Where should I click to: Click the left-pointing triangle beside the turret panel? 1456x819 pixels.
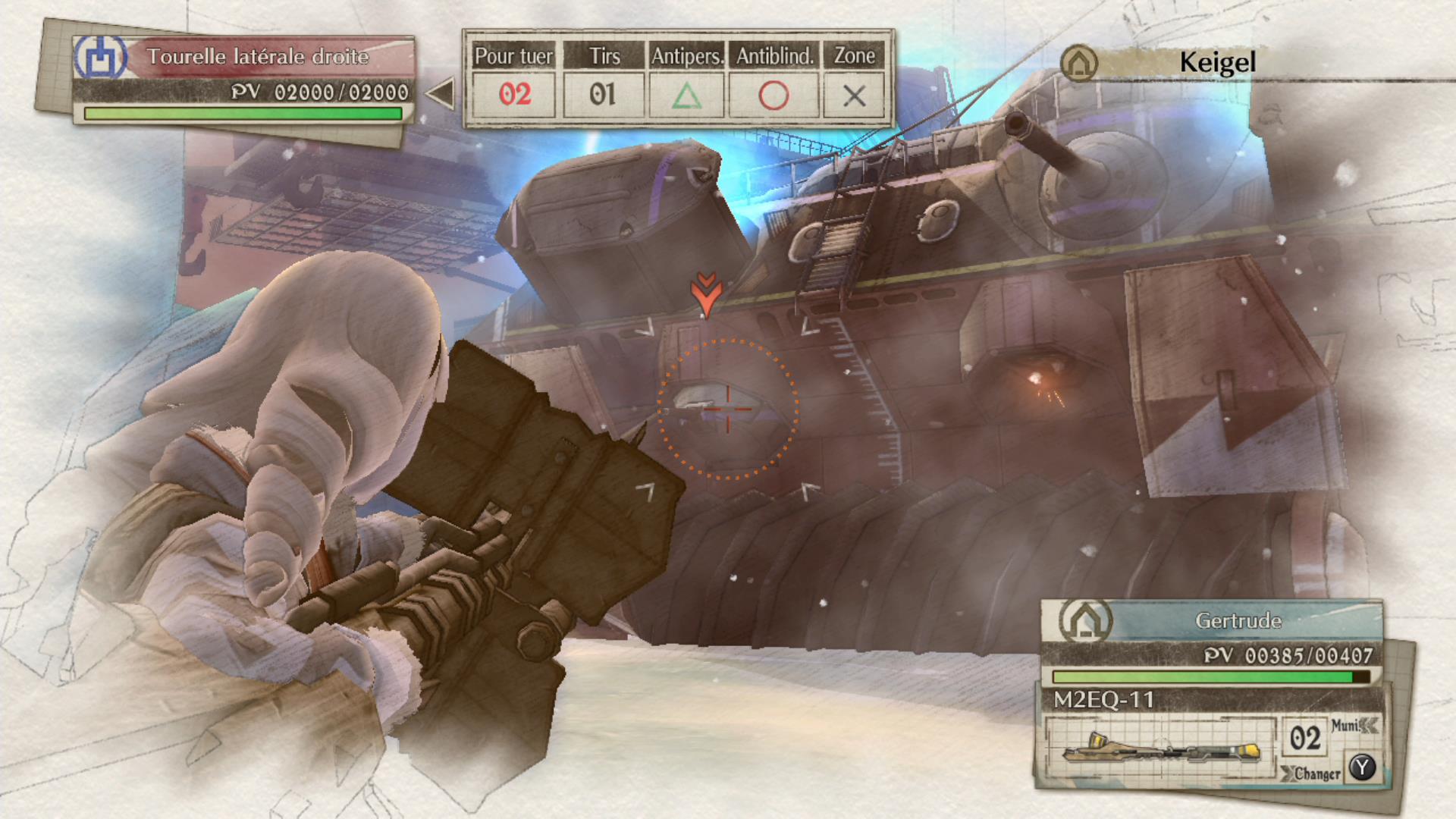click(x=441, y=94)
